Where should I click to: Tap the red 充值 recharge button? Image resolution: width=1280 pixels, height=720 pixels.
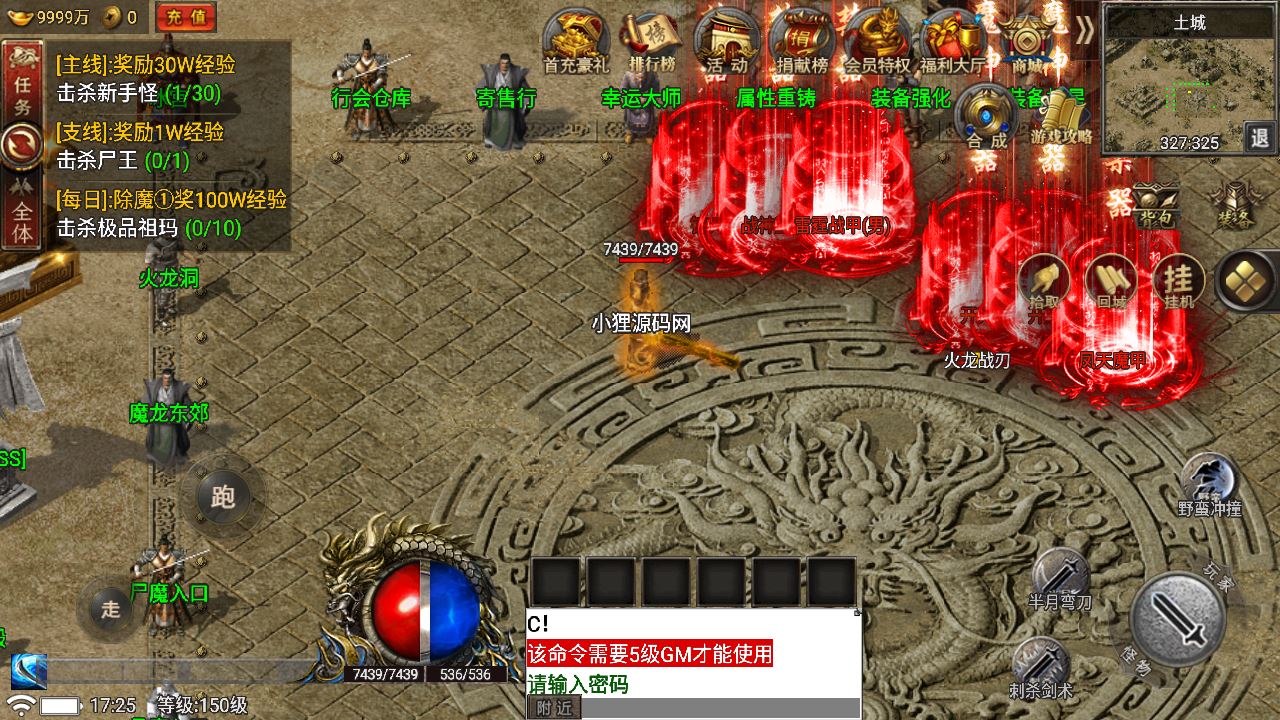coord(186,16)
